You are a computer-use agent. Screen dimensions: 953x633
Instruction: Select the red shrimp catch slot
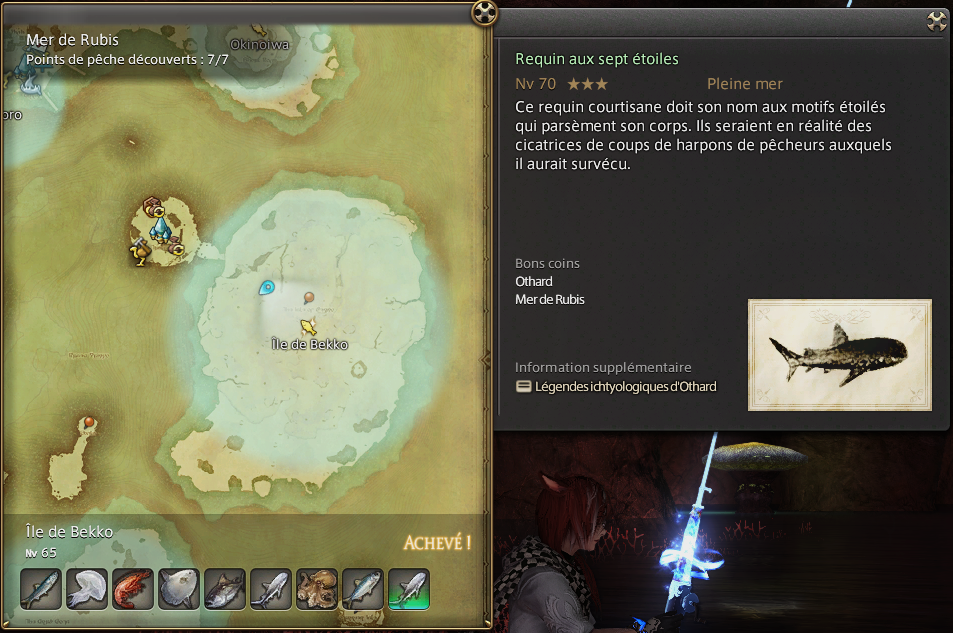[x=133, y=589]
